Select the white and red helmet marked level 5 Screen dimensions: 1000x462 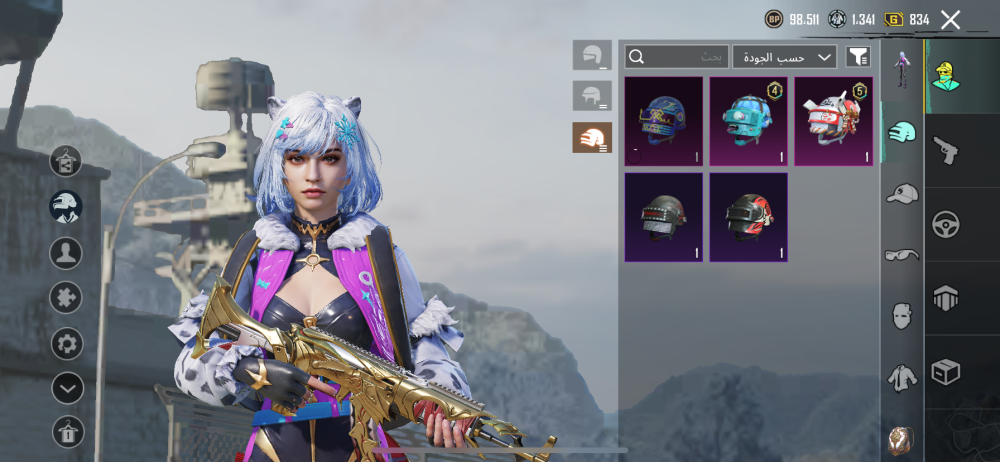pyautogui.click(x=833, y=121)
